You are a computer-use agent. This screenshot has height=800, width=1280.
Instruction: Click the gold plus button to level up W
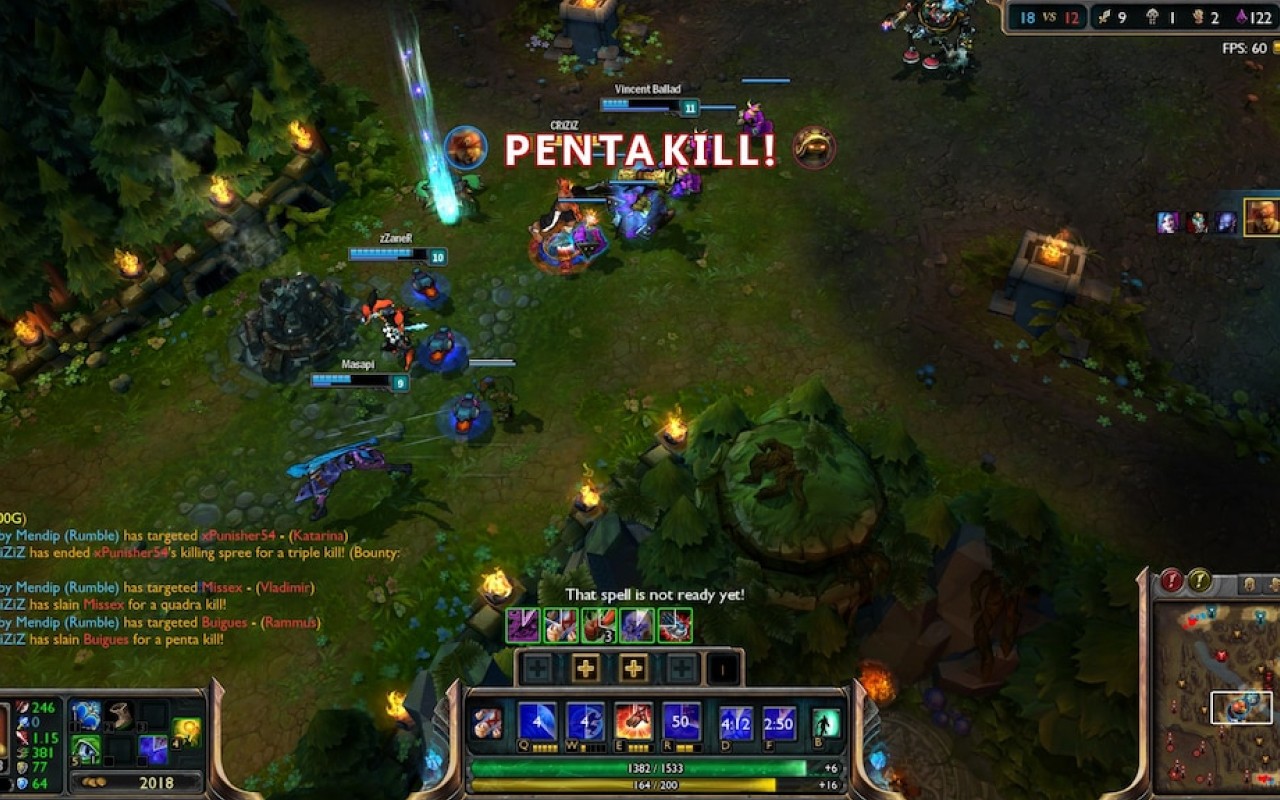pos(584,668)
